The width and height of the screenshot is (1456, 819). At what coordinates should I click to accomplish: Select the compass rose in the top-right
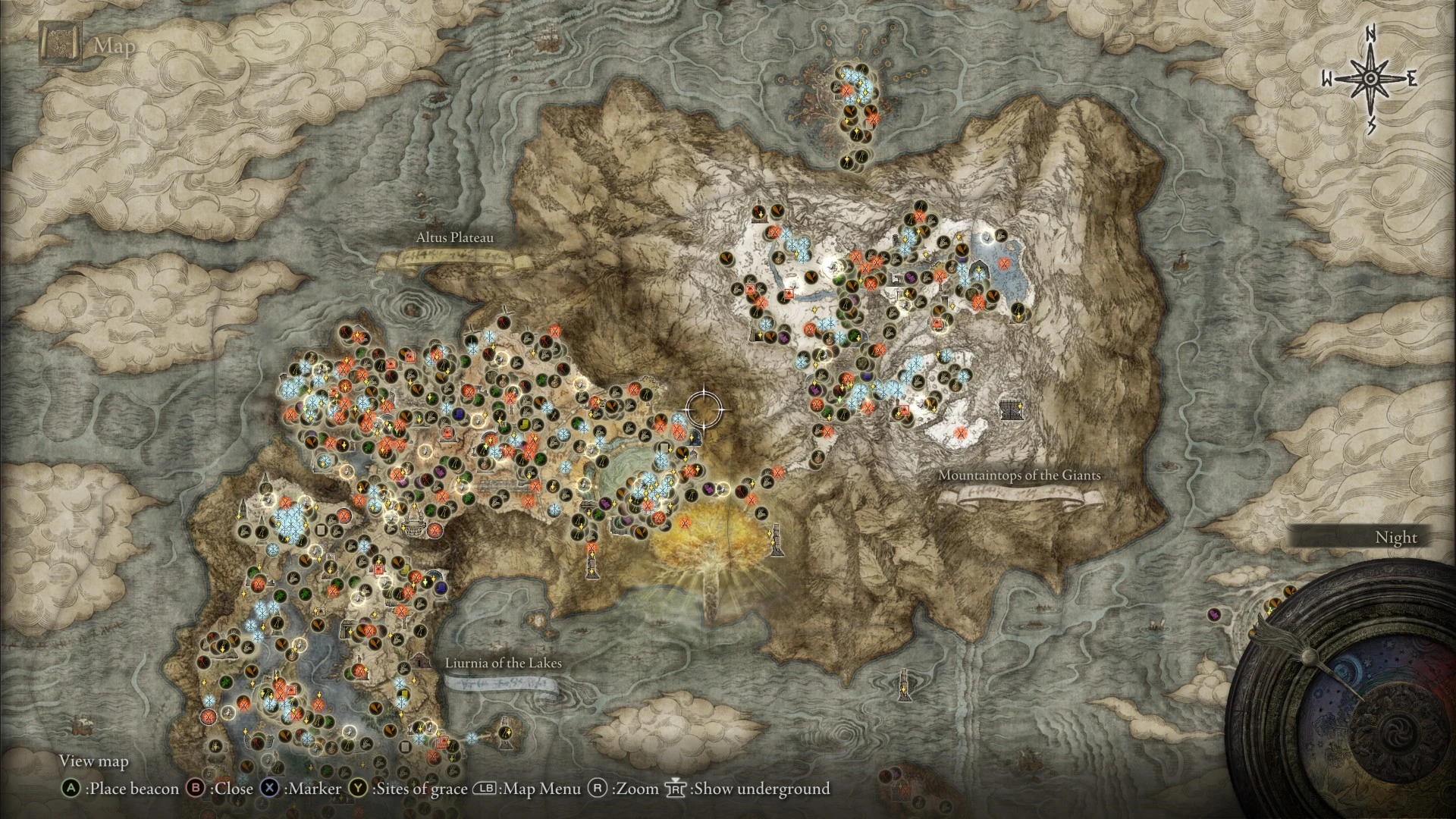(1370, 77)
